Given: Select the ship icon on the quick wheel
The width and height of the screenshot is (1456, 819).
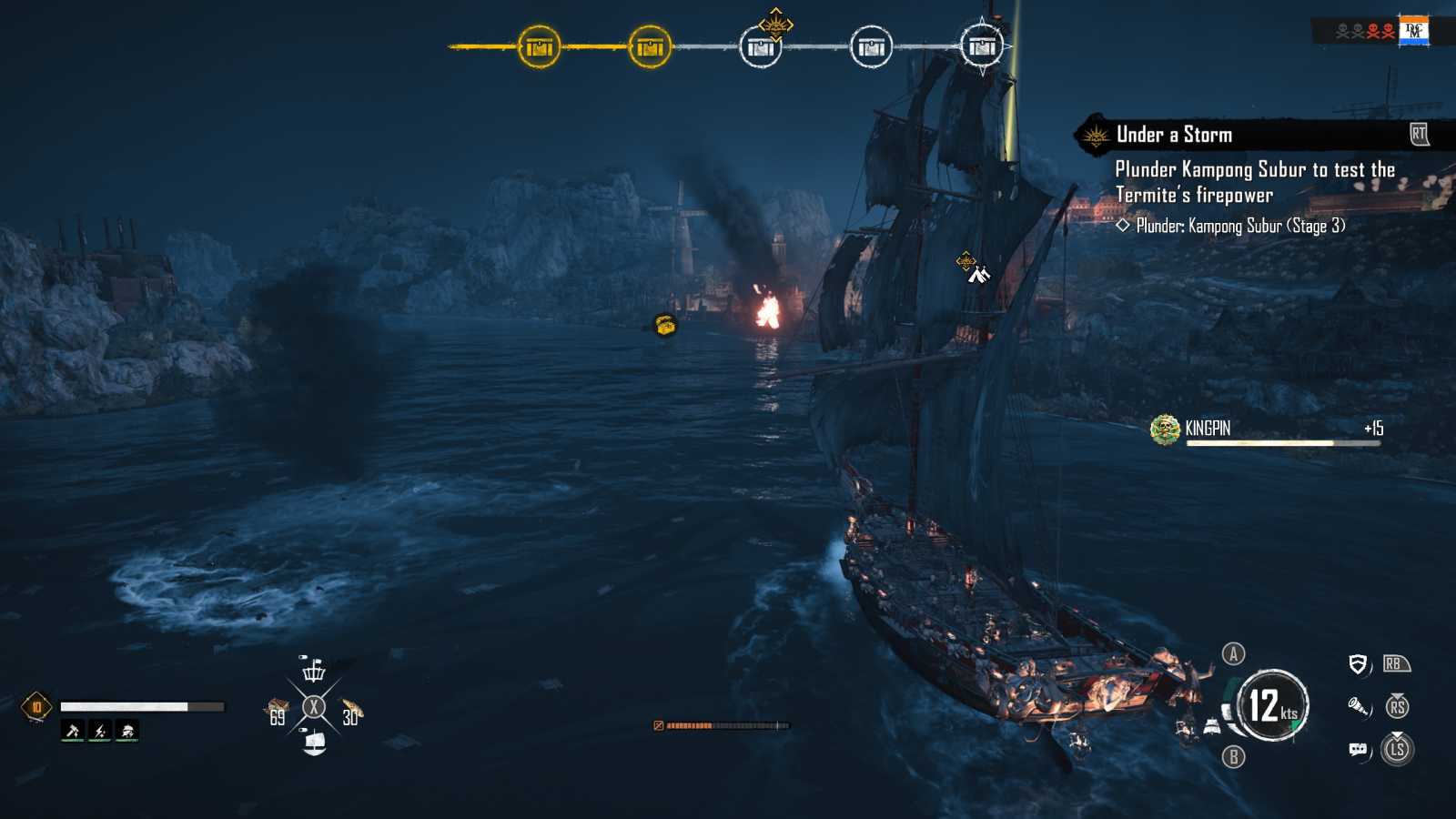Looking at the screenshot, I should pos(314,743).
